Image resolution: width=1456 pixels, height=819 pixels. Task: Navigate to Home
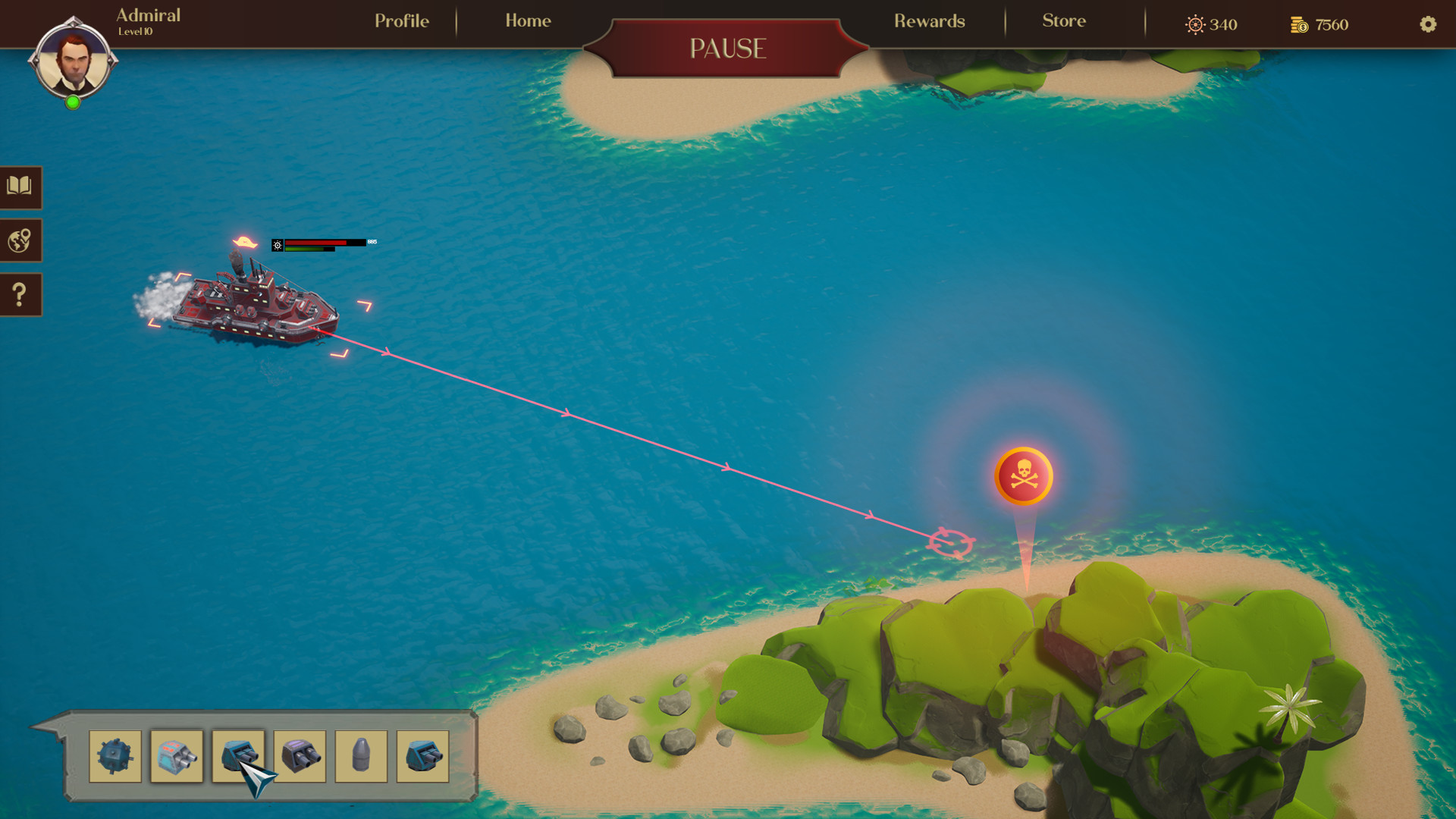tap(527, 21)
